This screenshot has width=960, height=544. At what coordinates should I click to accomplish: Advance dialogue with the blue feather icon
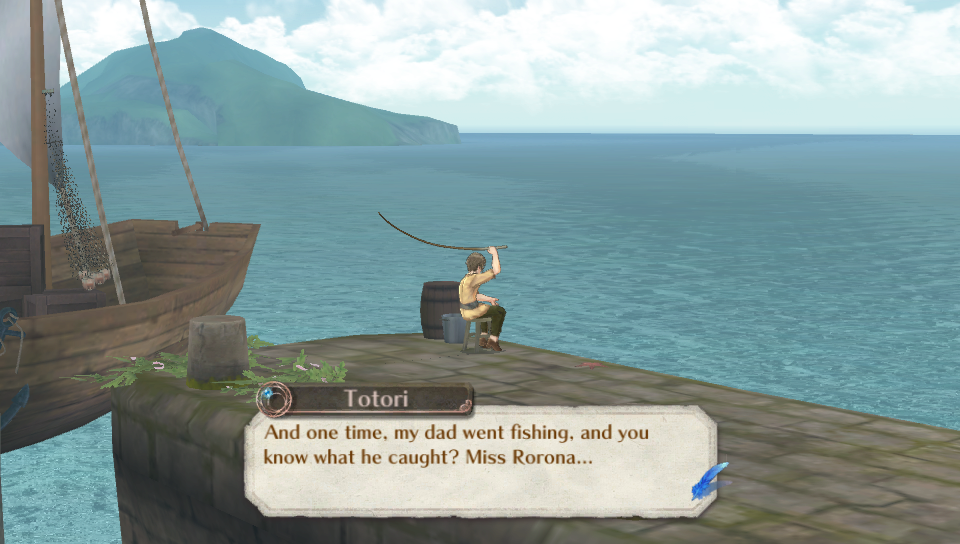[708, 481]
